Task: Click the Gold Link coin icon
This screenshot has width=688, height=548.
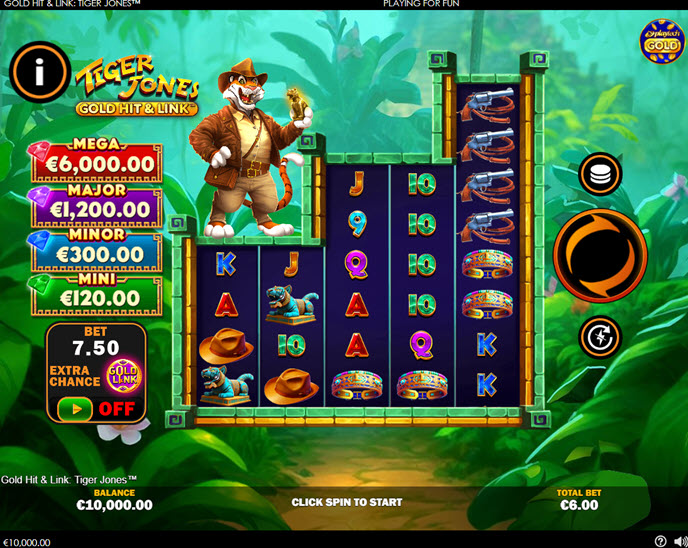Action: [124, 376]
